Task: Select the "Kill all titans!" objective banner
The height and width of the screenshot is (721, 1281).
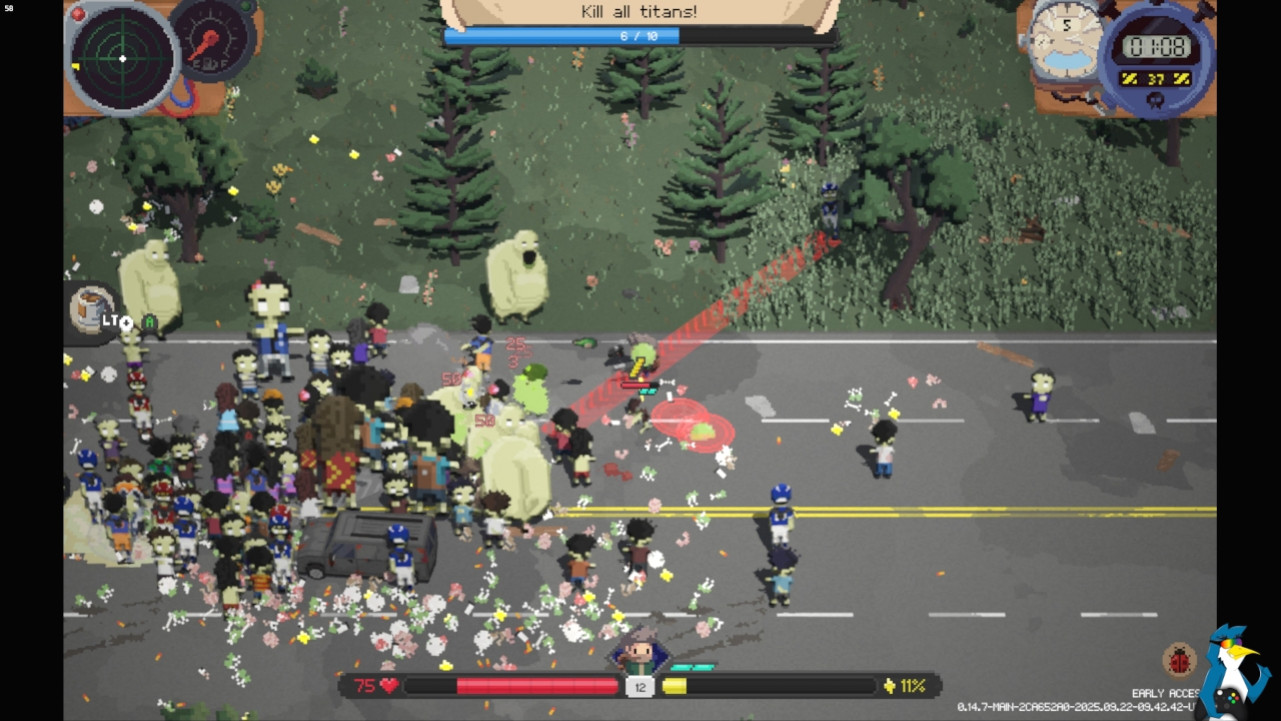Action: point(640,12)
